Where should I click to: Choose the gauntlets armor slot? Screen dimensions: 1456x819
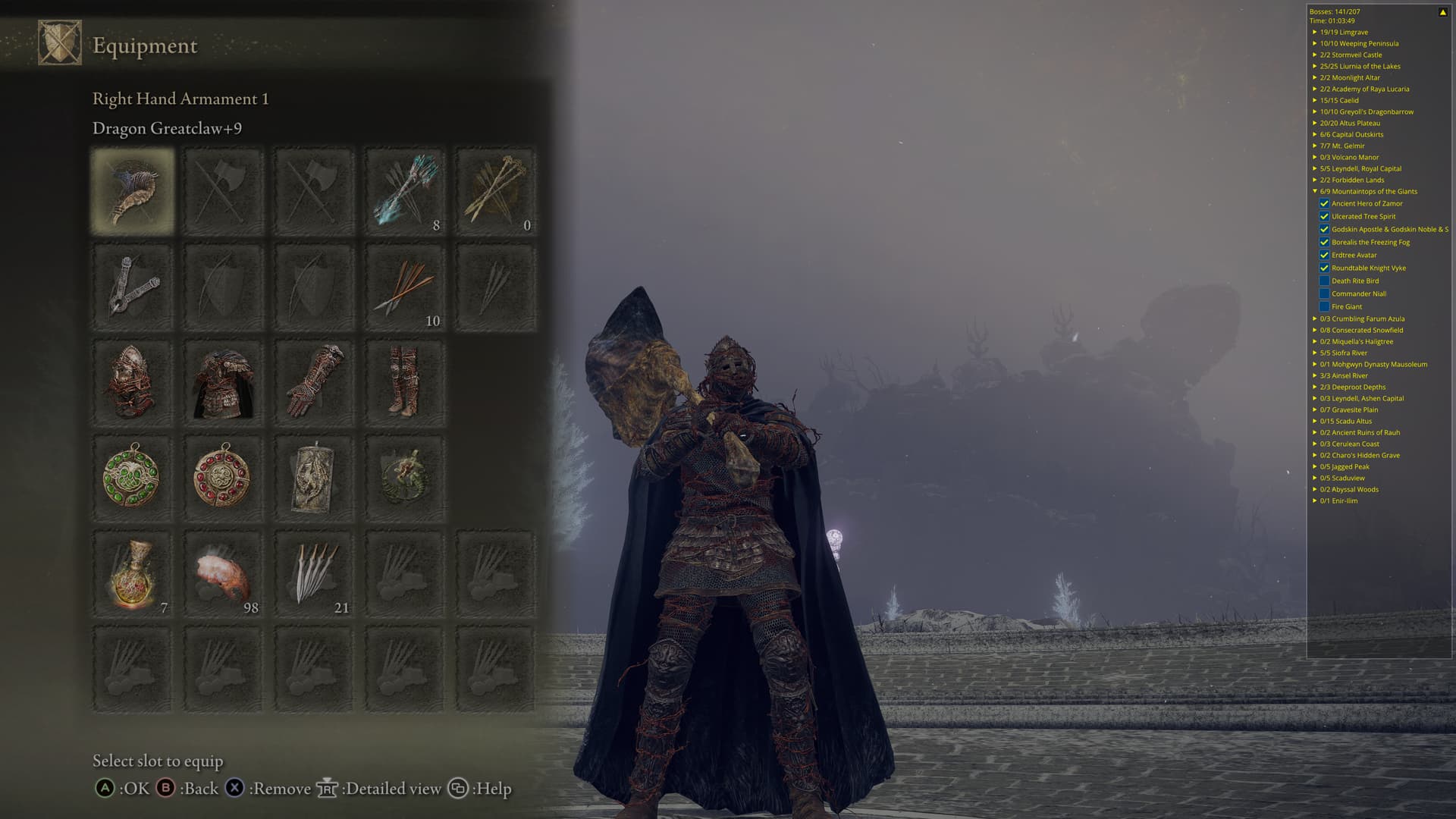coord(314,383)
